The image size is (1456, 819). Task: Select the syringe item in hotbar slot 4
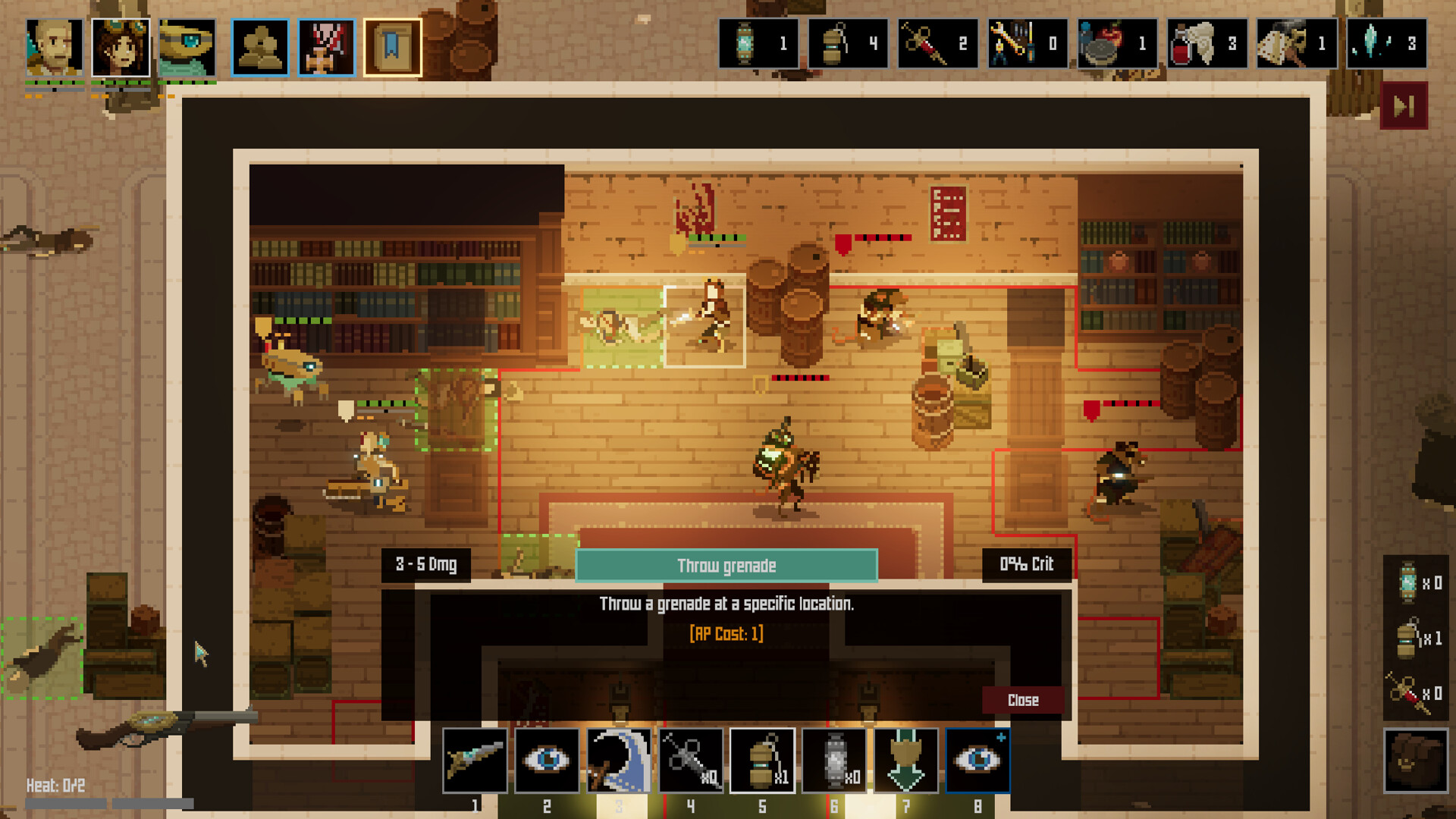[689, 760]
